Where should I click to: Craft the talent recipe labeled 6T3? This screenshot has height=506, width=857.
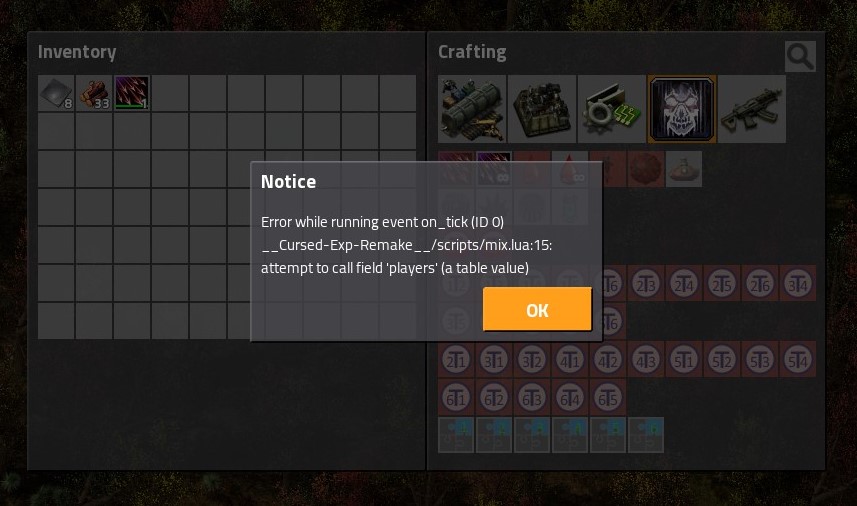tap(532, 397)
